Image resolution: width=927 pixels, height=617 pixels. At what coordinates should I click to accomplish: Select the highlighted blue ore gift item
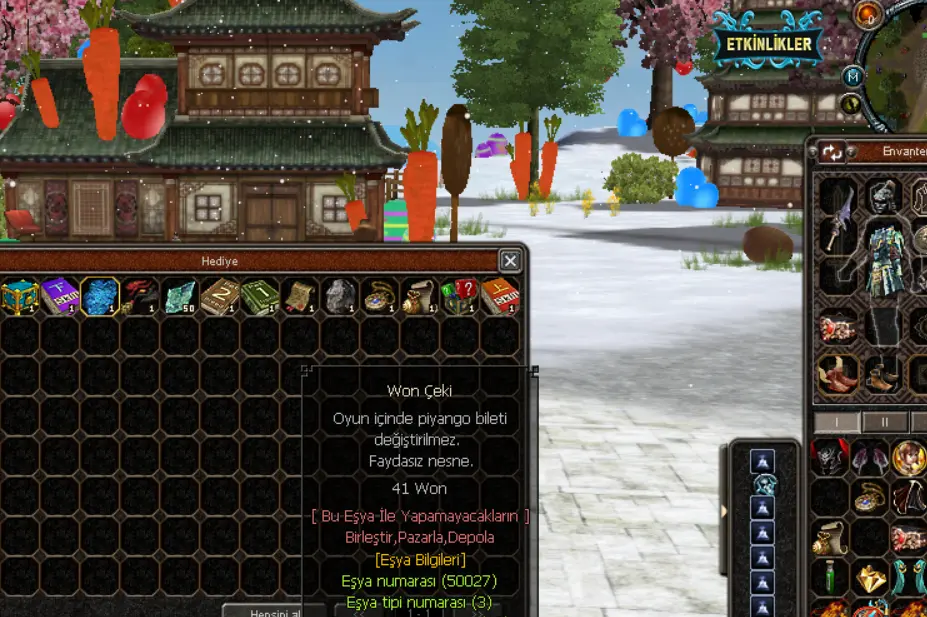pos(100,297)
